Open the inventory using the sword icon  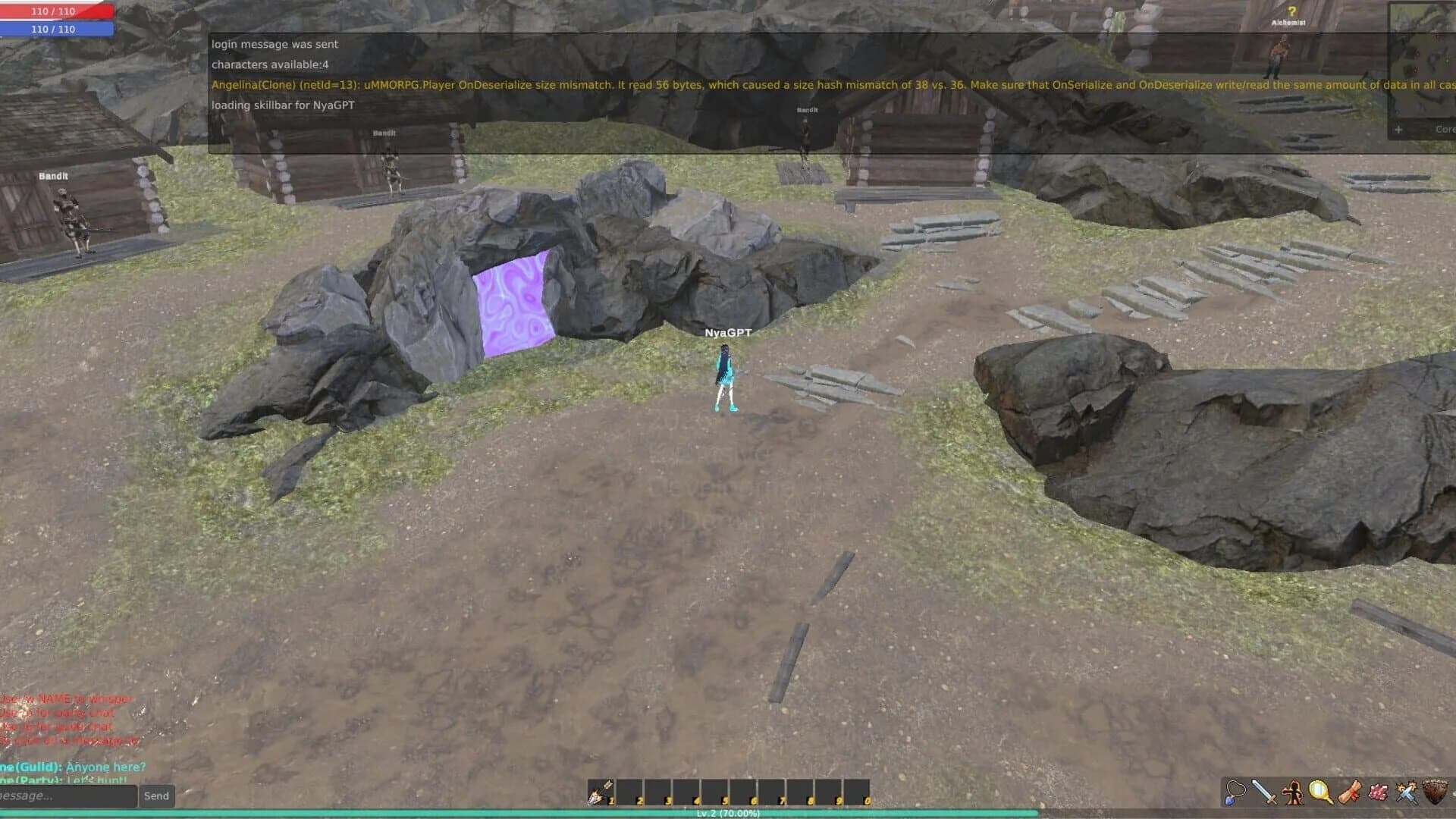point(1263,792)
